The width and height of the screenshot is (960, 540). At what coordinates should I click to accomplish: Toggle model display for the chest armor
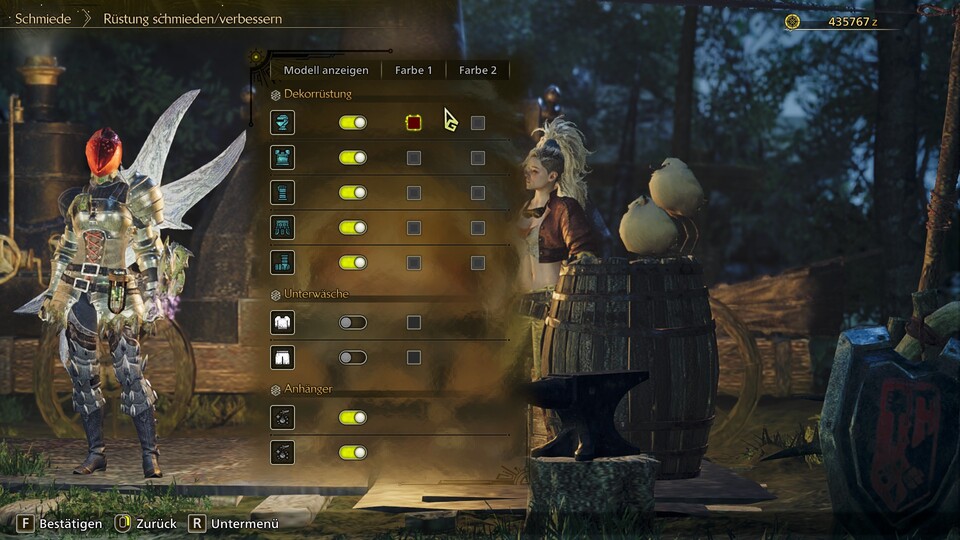[353, 157]
